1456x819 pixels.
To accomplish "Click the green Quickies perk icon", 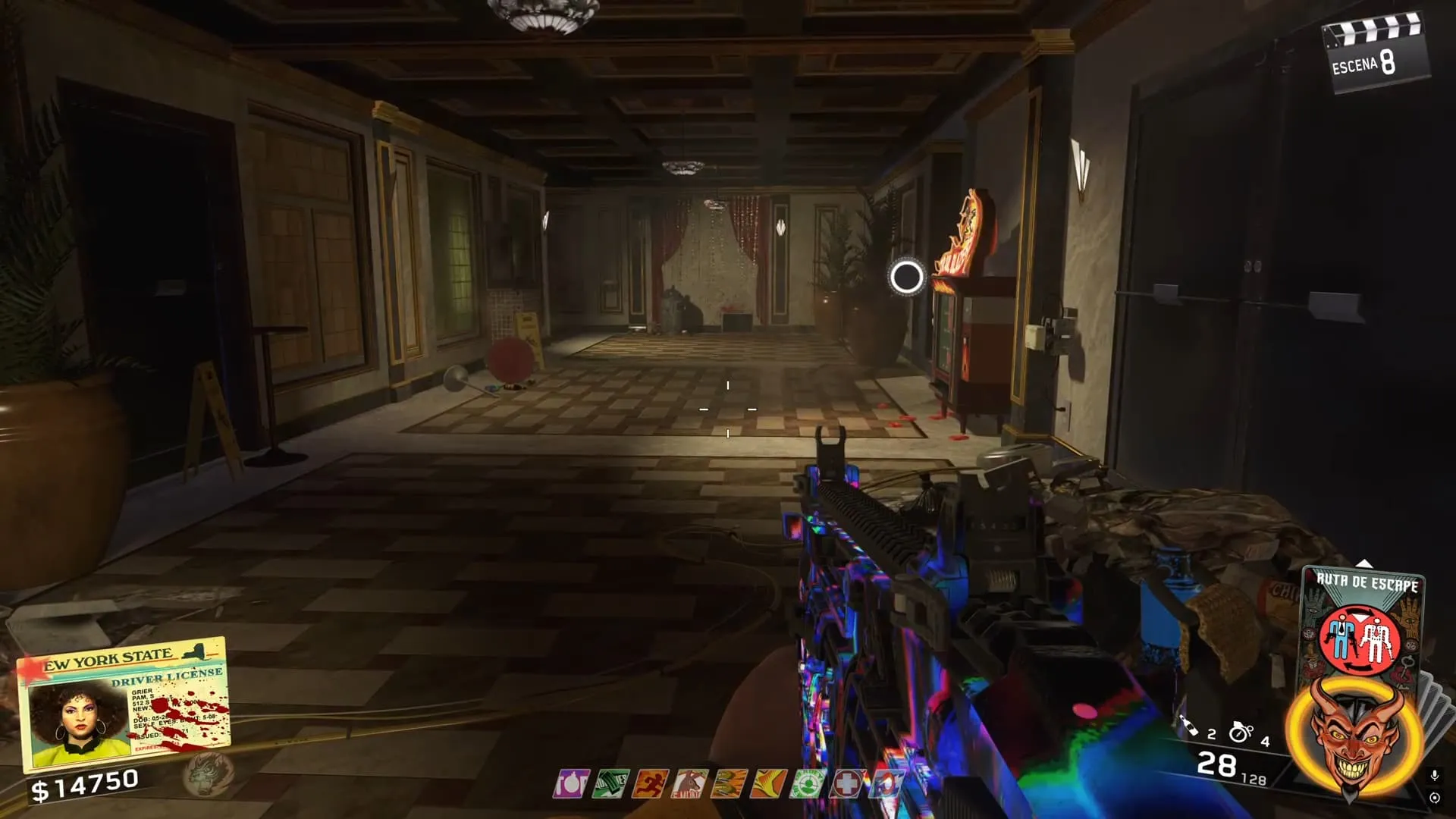I will pyautogui.click(x=610, y=784).
